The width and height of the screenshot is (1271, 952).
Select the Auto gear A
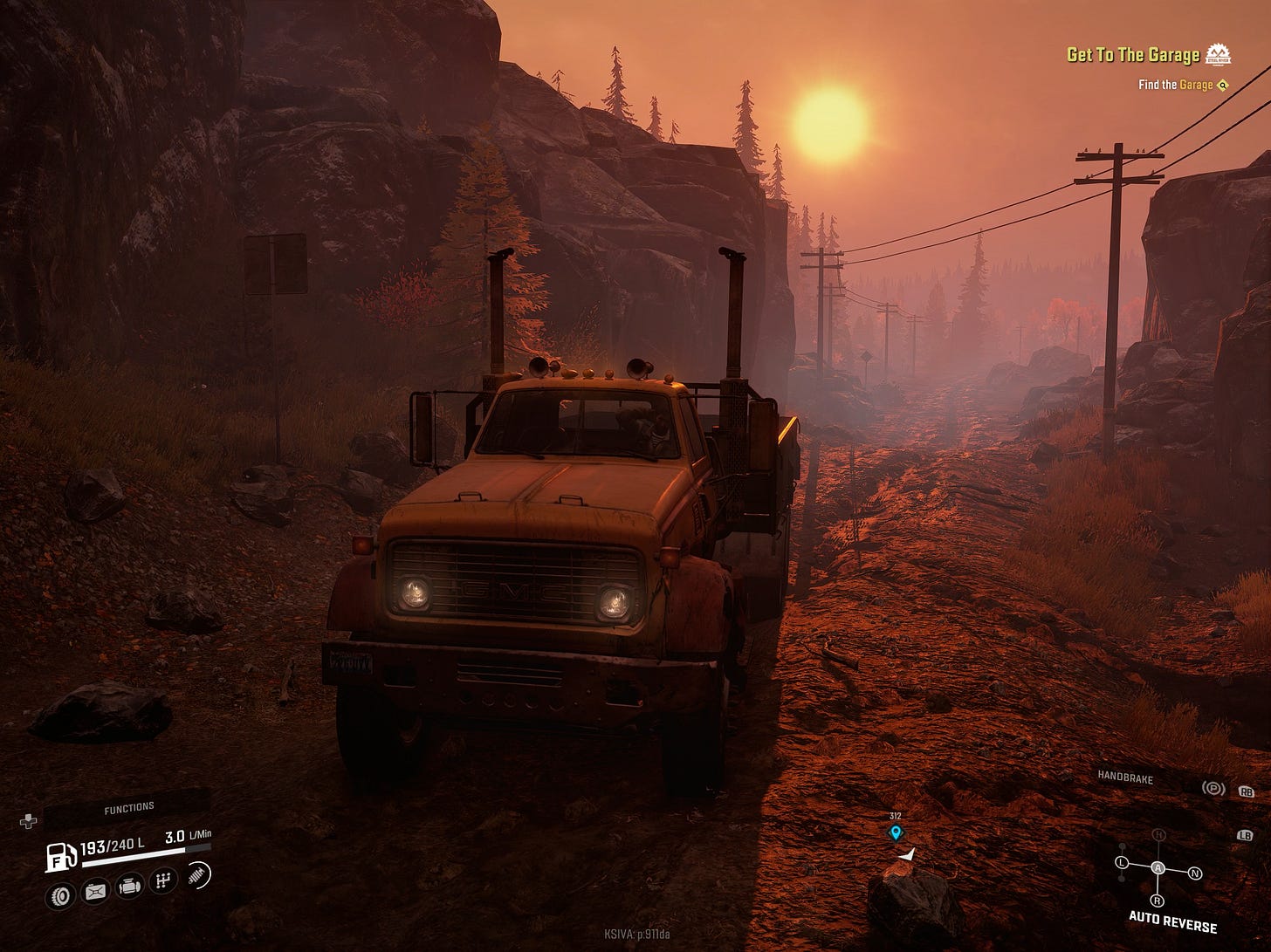pyautogui.click(x=1158, y=867)
